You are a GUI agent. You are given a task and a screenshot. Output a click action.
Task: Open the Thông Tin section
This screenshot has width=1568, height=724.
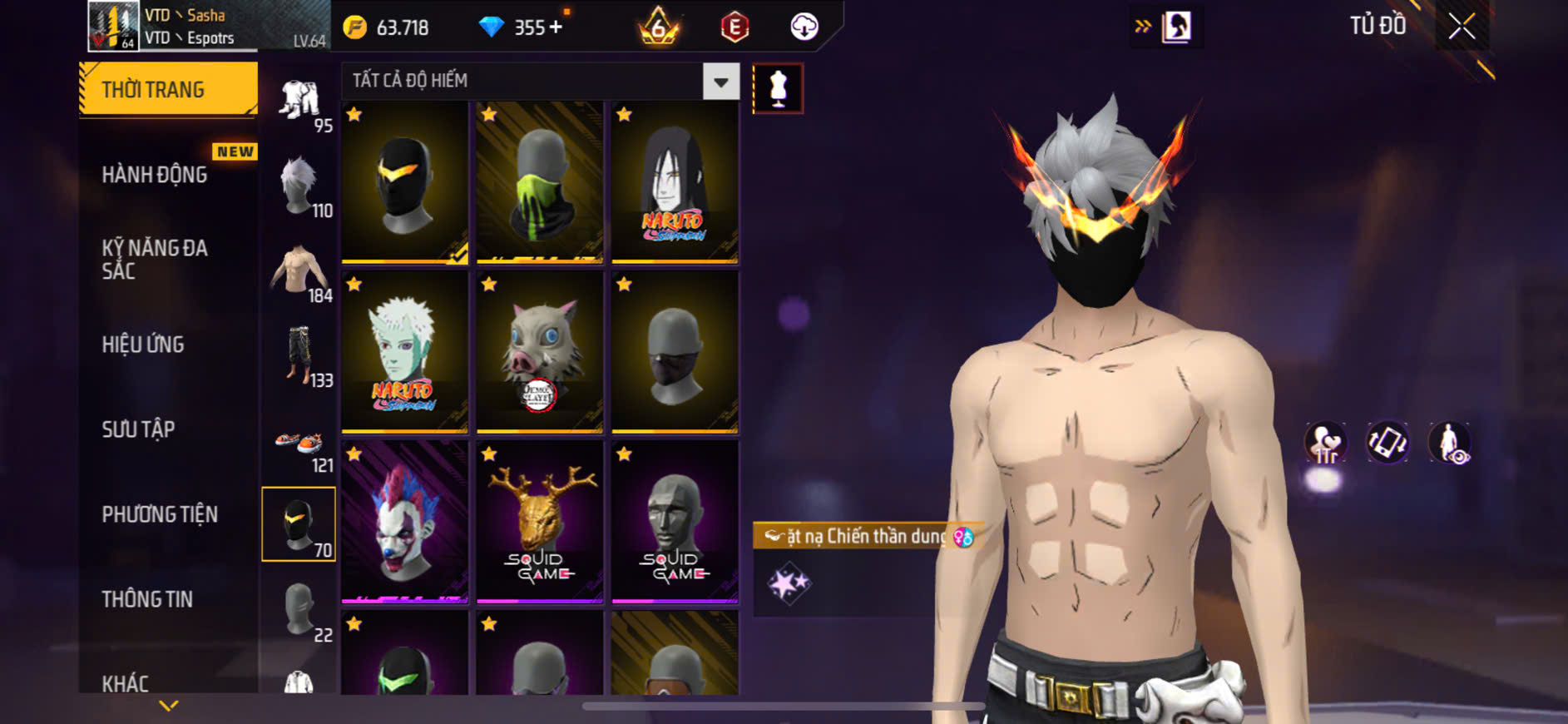147,599
